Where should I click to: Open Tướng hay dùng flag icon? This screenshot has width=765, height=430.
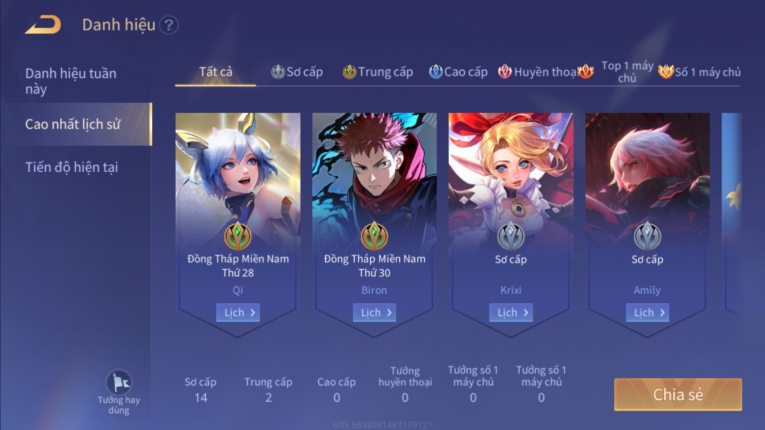click(x=119, y=385)
